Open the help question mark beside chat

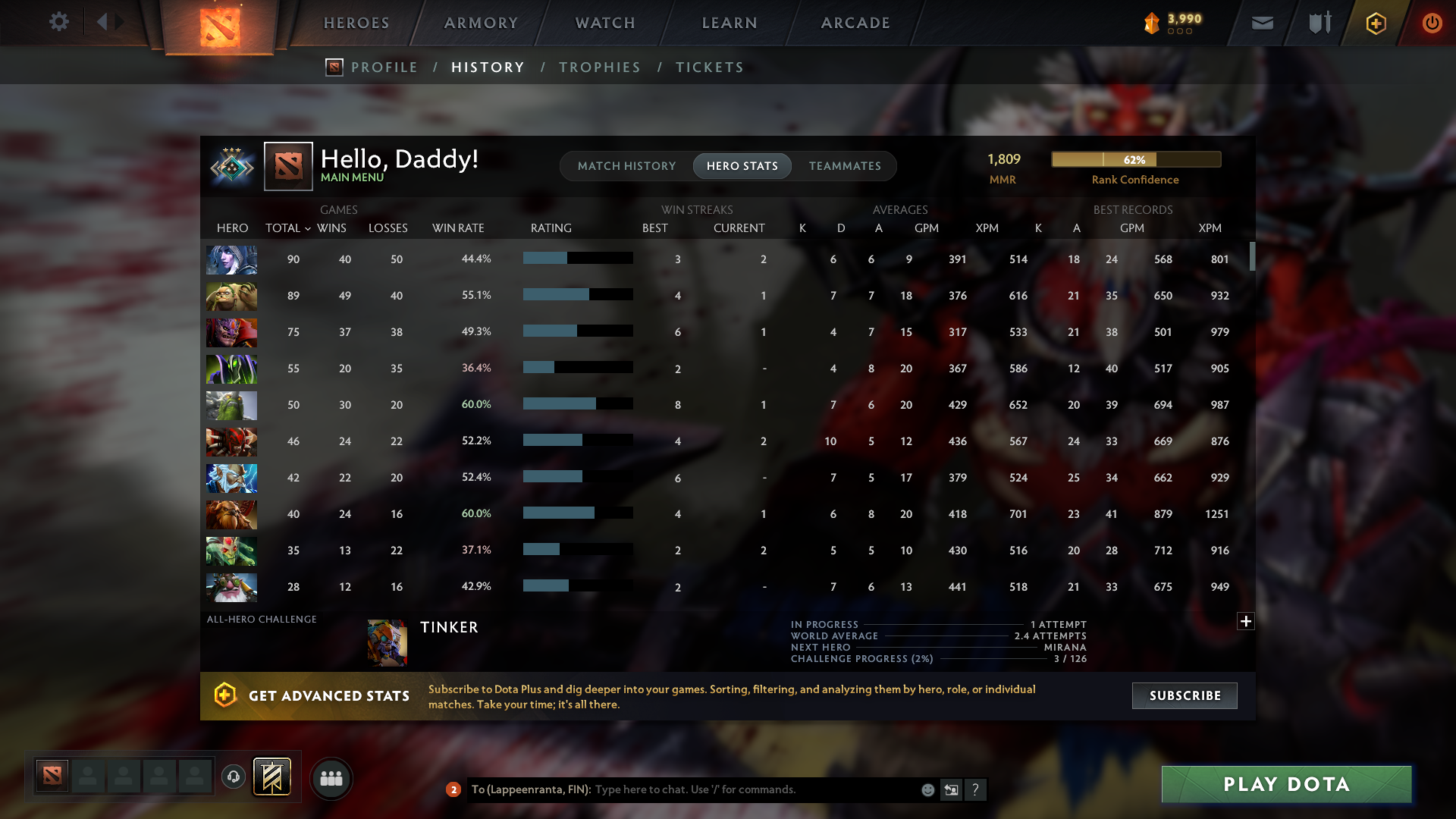(977, 789)
